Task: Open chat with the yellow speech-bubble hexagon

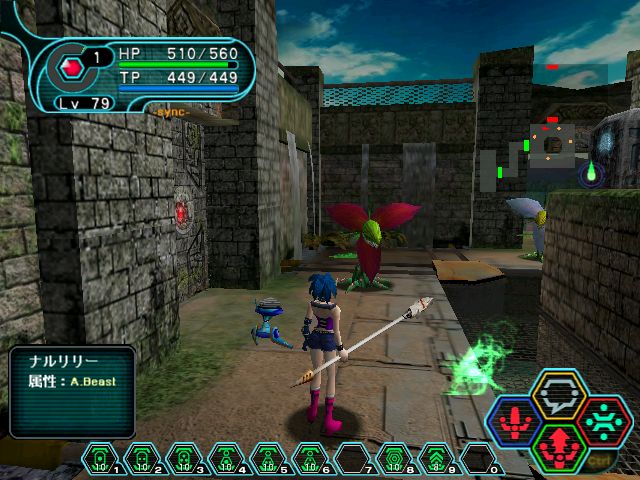Action: click(x=559, y=395)
